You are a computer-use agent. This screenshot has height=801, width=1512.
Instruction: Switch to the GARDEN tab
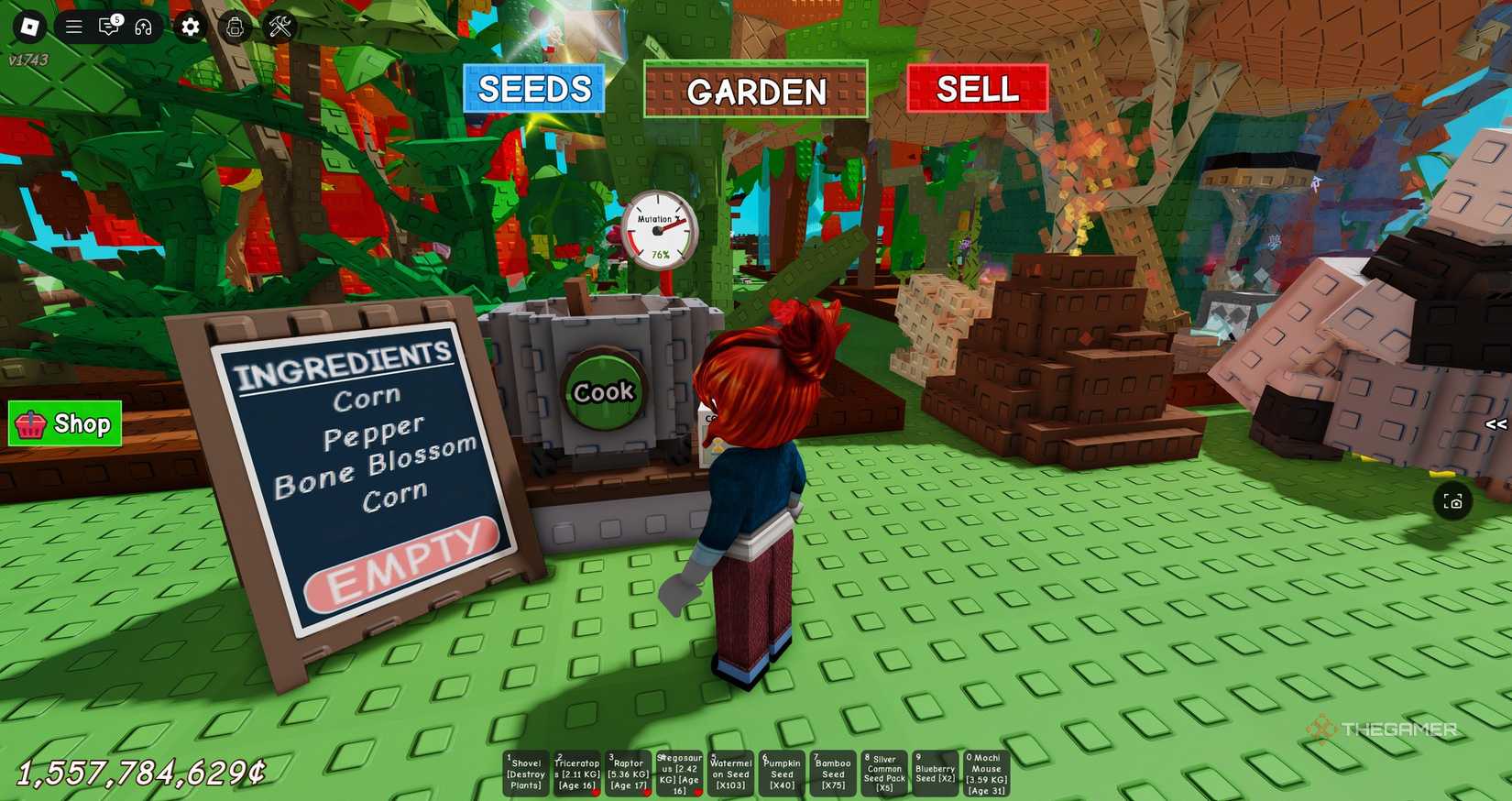756,91
